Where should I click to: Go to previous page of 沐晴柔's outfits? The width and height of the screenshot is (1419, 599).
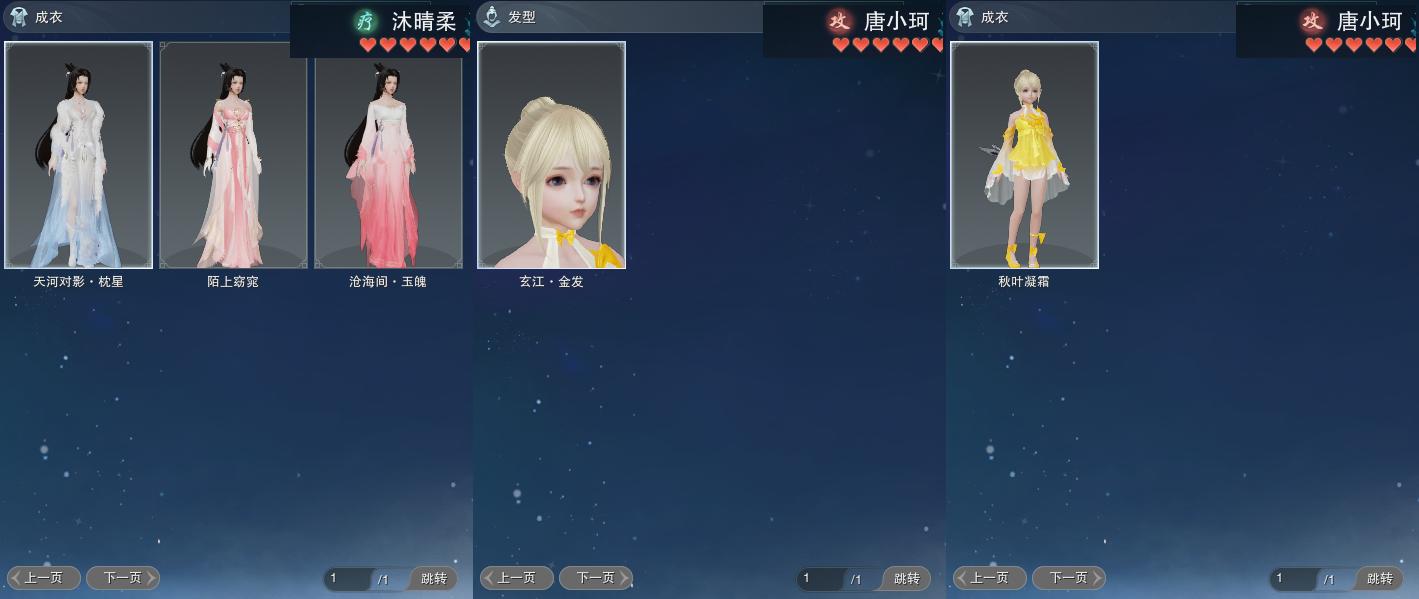tap(44, 578)
